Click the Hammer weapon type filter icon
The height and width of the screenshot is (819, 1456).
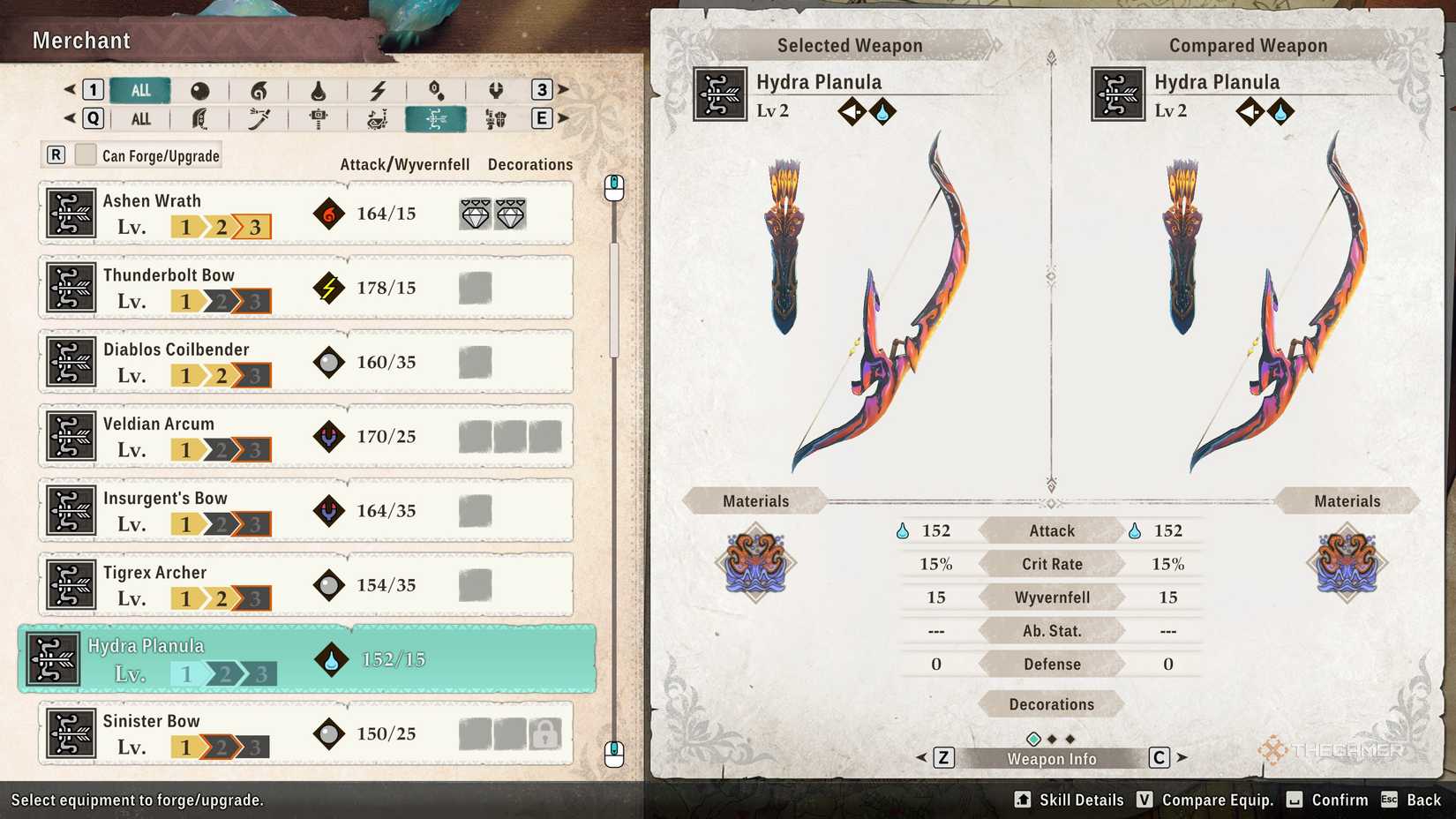[319, 118]
